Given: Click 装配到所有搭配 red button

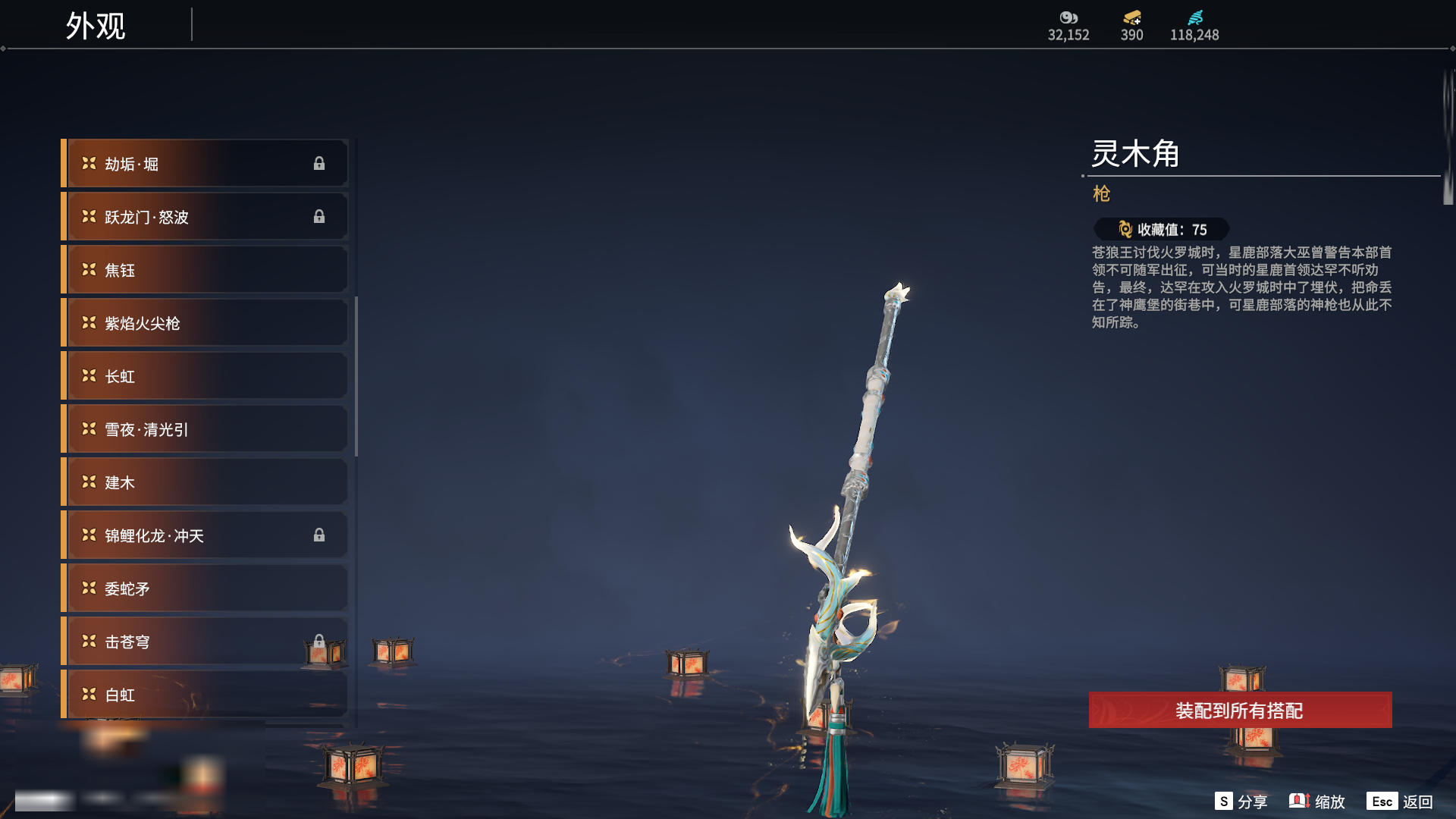Looking at the screenshot, I should pyautogui.click(x=1240, y=711).
